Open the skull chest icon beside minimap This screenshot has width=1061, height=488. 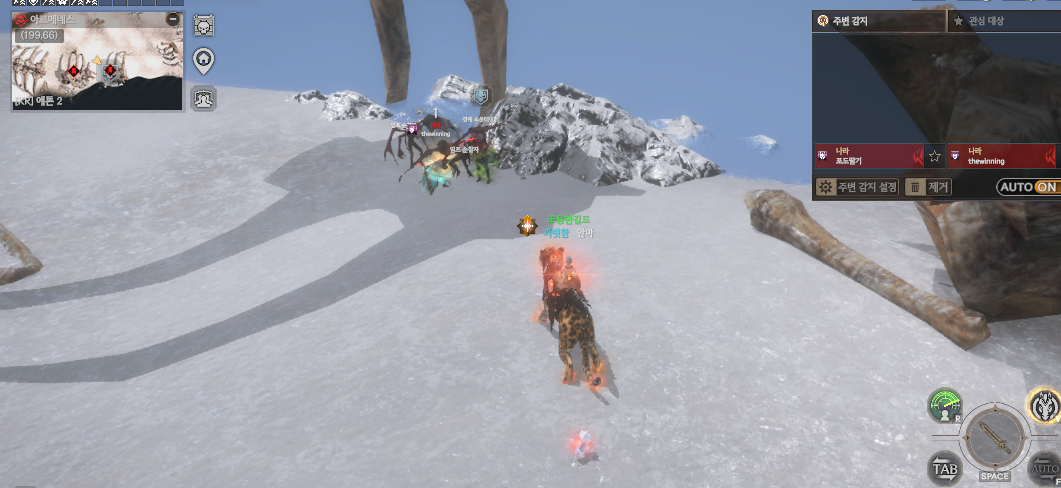coord(203,26)
